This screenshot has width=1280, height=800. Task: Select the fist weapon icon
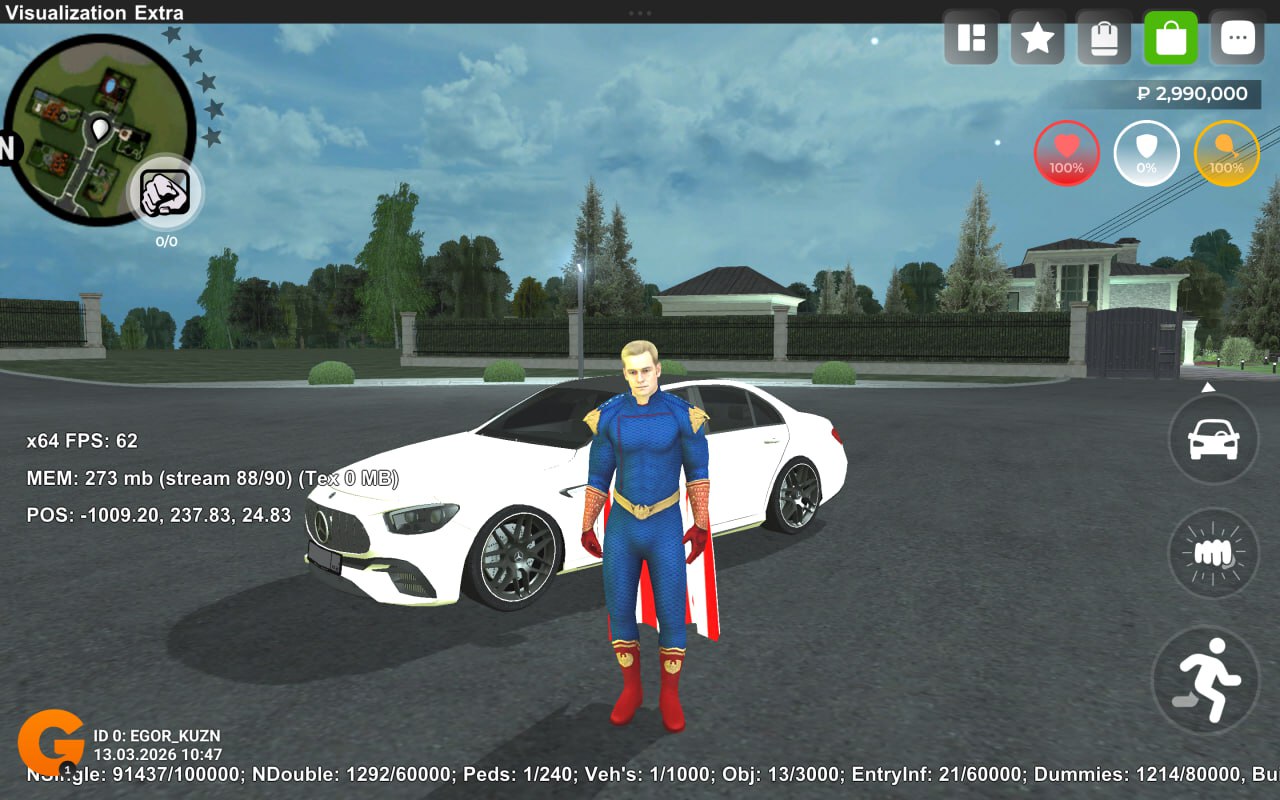click(x=166, y=192)
